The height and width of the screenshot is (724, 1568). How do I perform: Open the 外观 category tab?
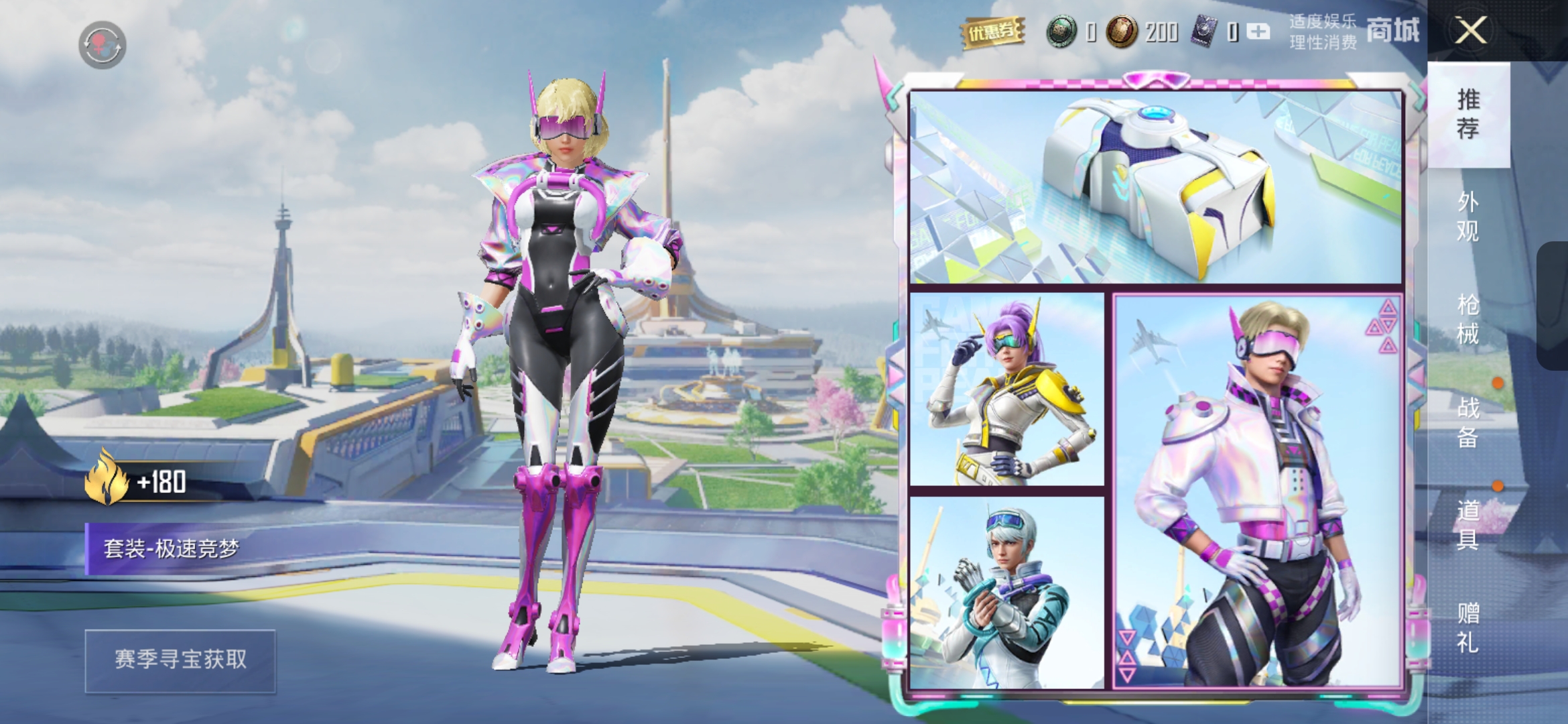[x=1467, y=217]
